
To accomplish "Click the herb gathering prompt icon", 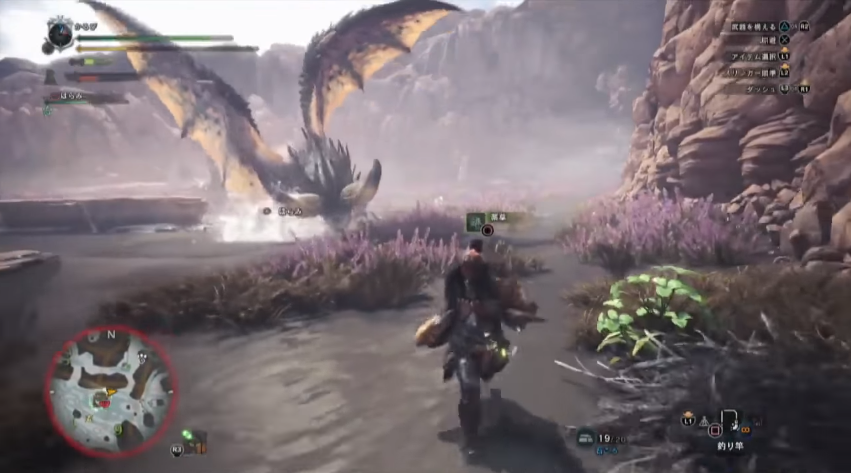I will tap(474, 216).
